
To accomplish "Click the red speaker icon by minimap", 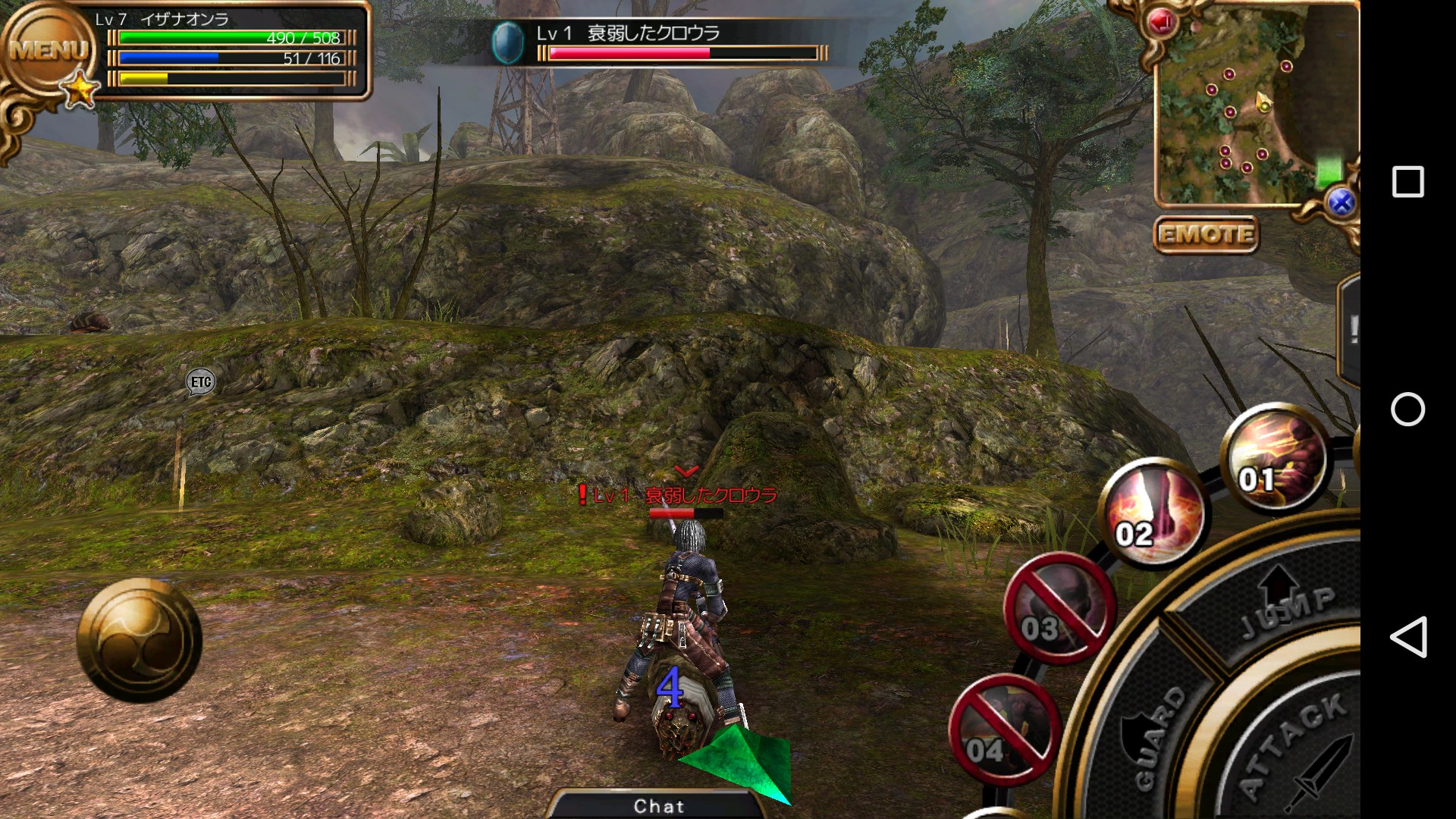I will [1161, 22].
